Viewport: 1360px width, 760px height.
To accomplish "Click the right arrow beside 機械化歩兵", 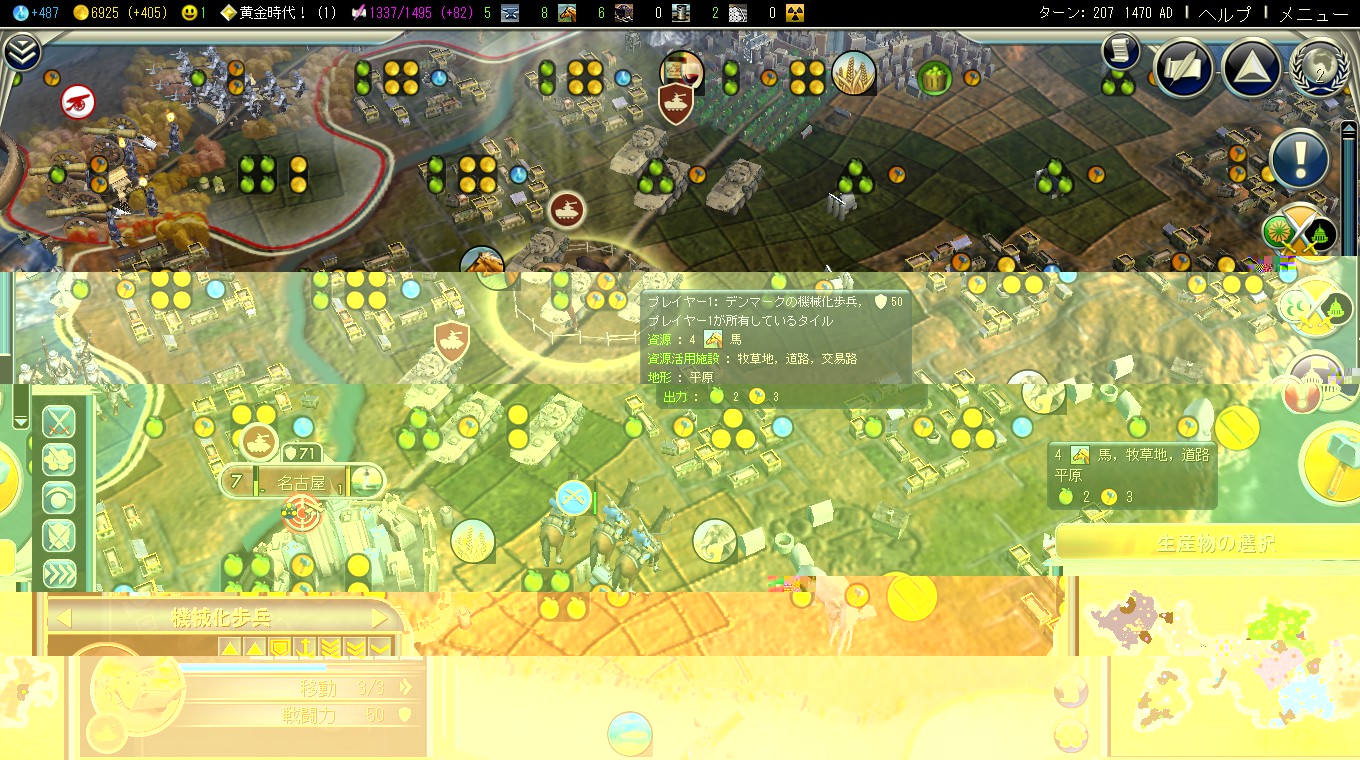I will coord(381,616).
